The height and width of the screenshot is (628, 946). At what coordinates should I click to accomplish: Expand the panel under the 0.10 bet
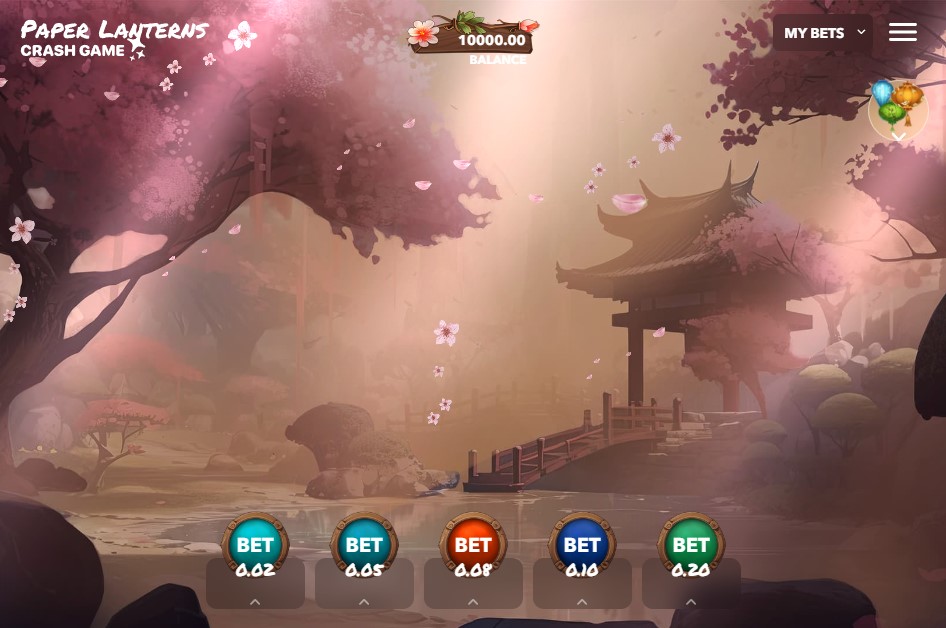pyautogui.click(x=582, y=601)
